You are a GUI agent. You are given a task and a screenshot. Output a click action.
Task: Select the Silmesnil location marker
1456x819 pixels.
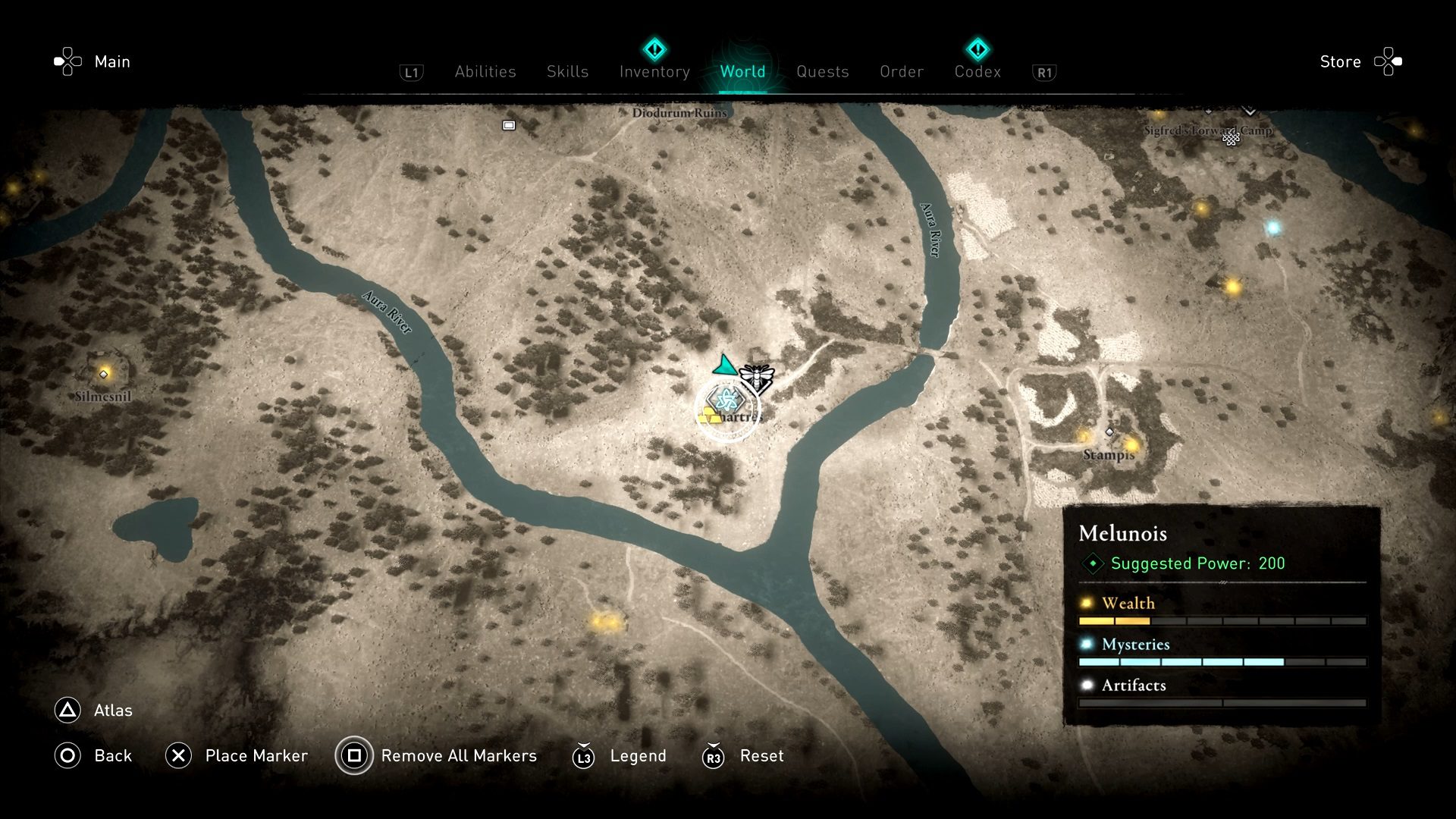pos(104,374)
